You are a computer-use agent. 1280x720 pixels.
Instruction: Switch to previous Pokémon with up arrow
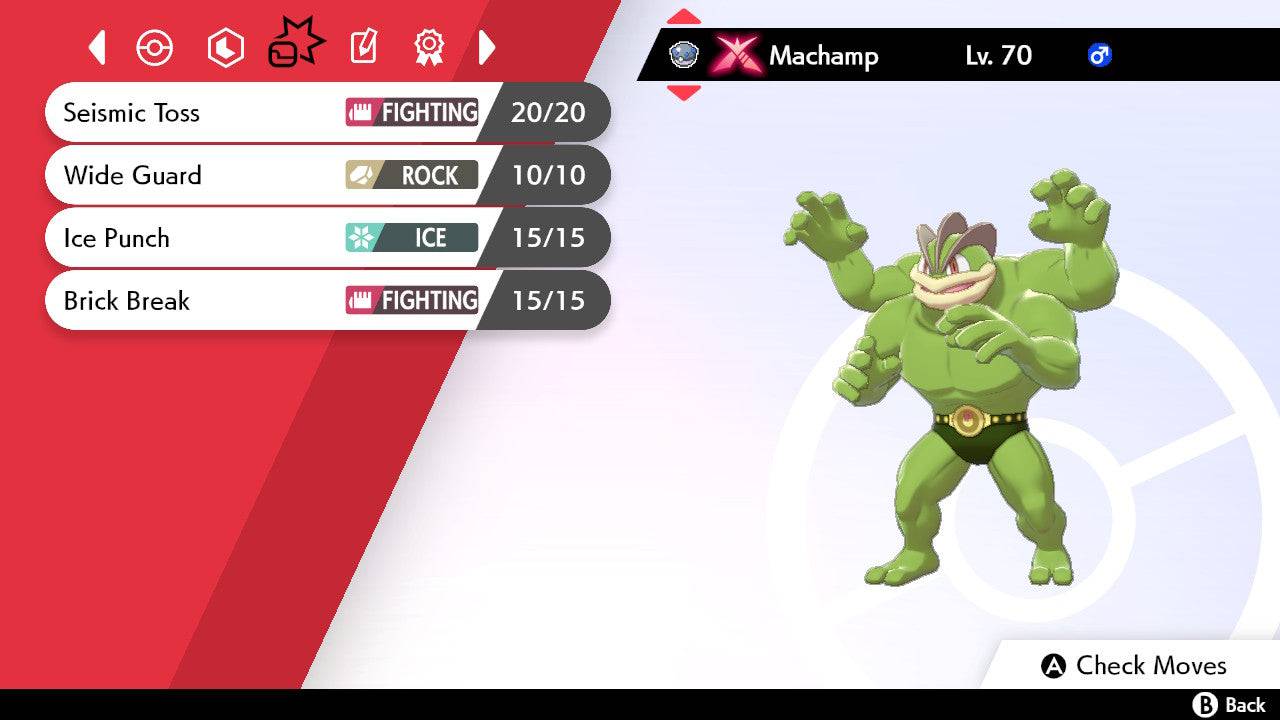point(684,17)
